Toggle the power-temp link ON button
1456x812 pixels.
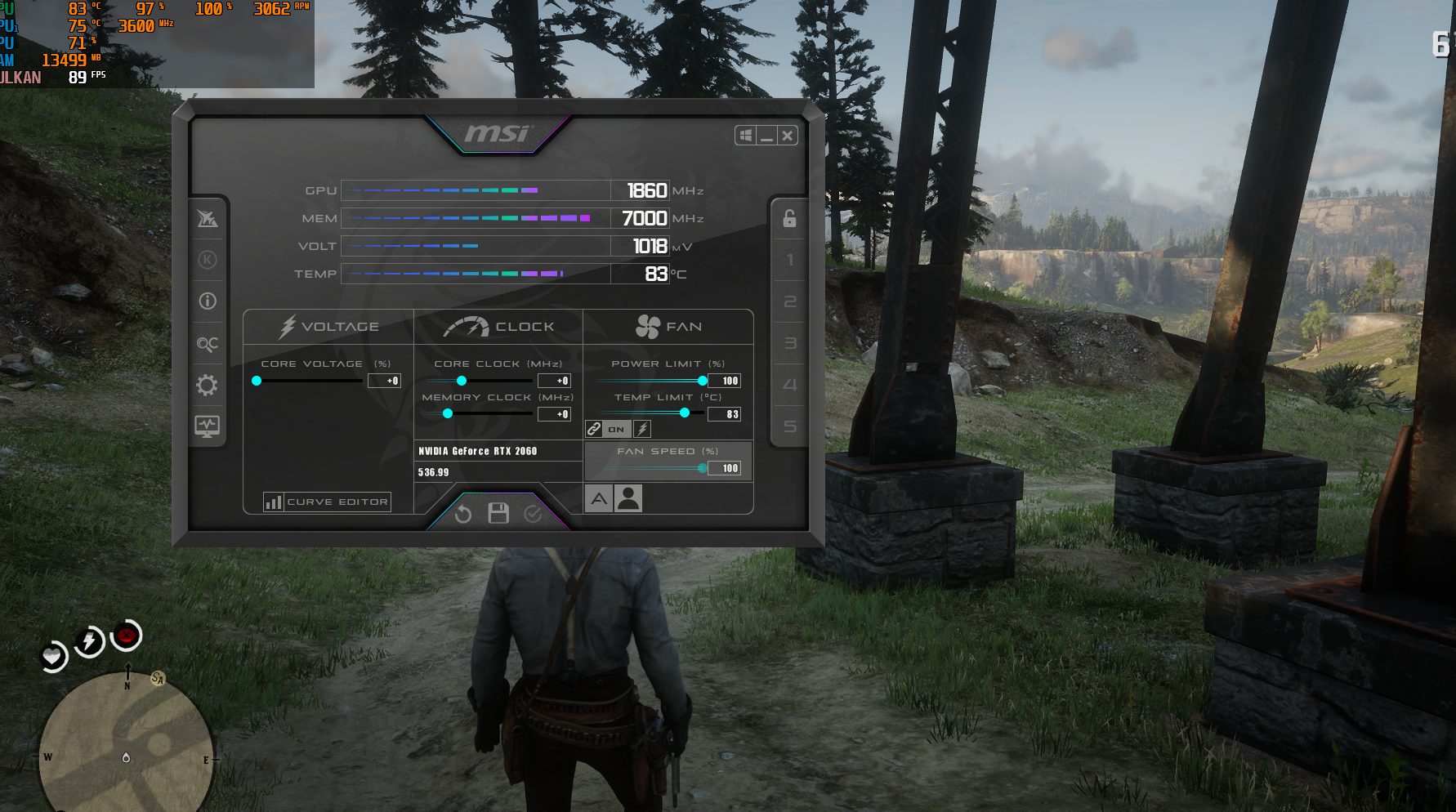tap(616, 429)
